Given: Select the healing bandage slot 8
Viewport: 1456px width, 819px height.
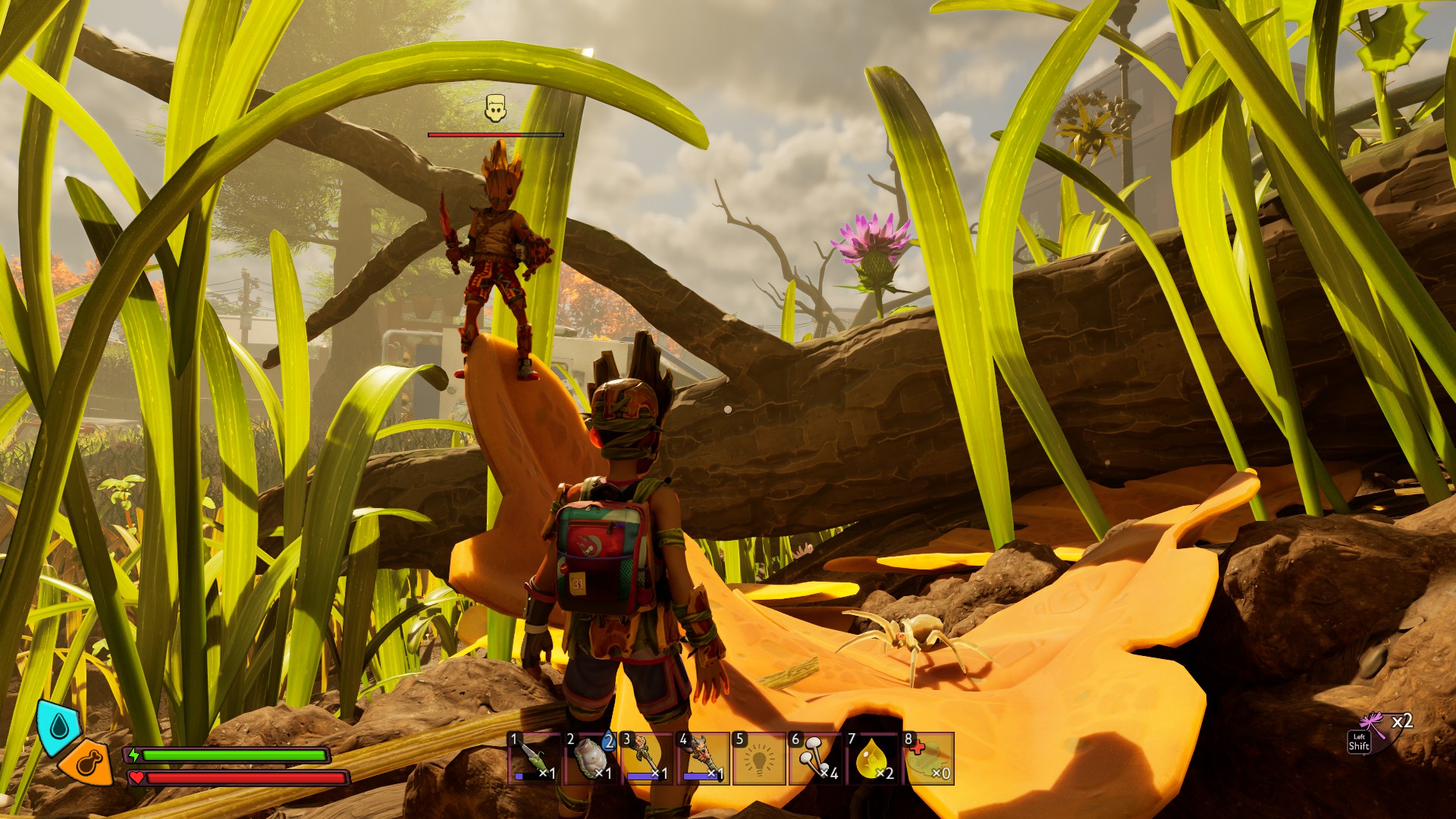Looking at the screenshot, I should pyautogui.click(x=929, y=758).
